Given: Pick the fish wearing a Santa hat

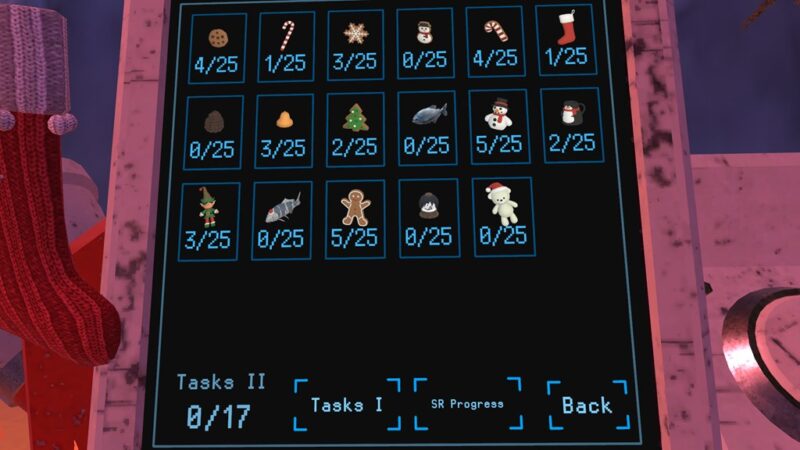Looking at the screenshot, I should click(282, 220).
